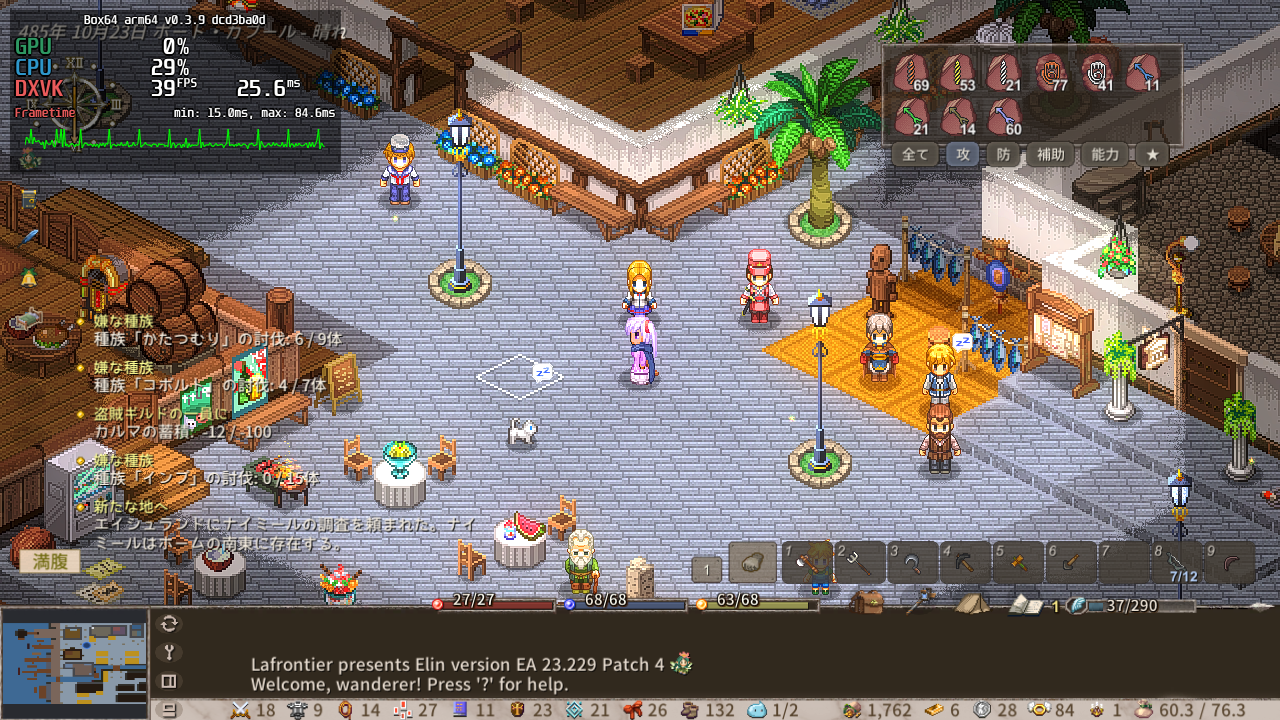Switch to the 防 defense filter tab
The image size is (1280, 720).
(1003, 155)
